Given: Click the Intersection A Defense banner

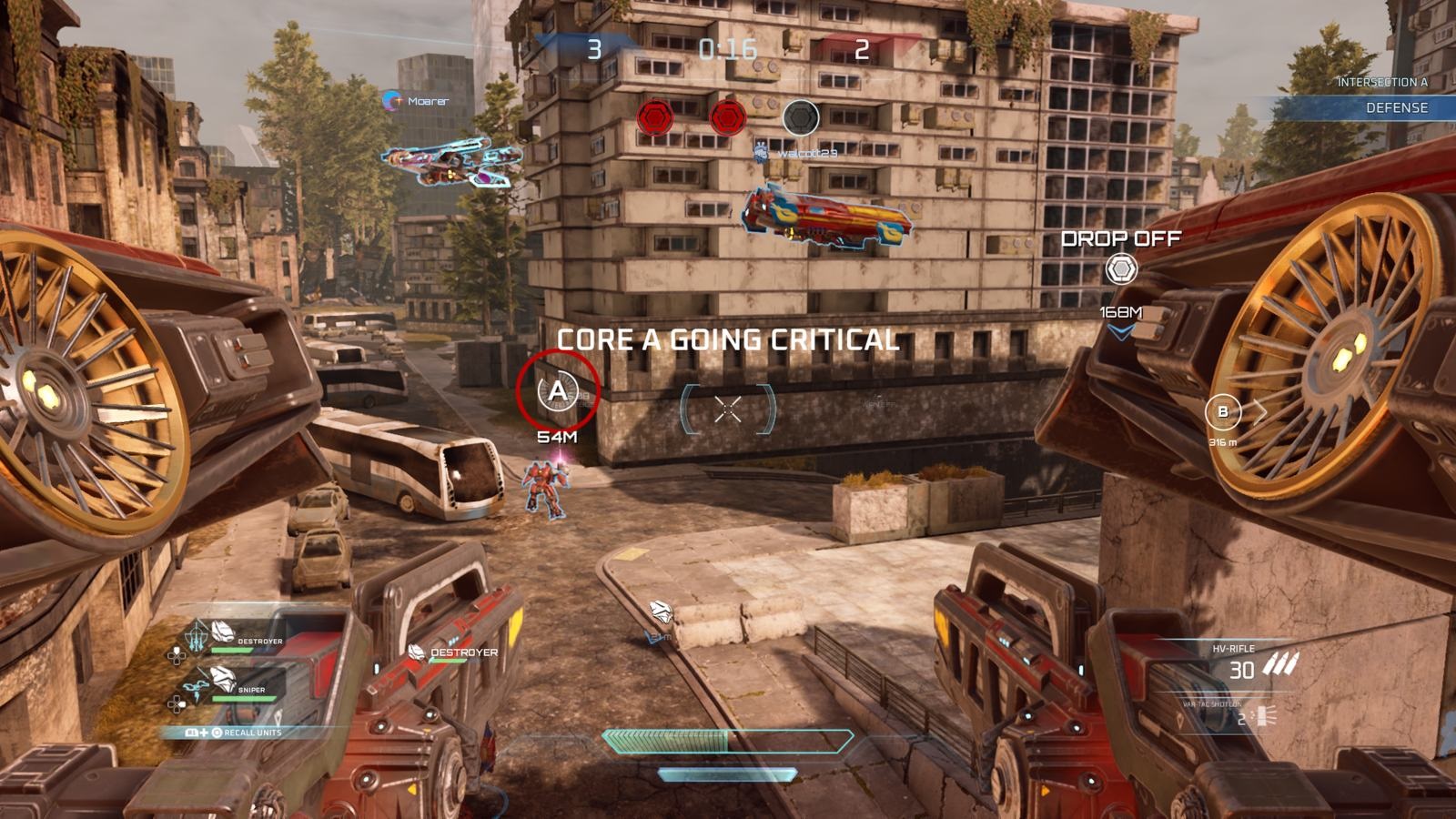Looking at the screenshot, I should 1383,96.
